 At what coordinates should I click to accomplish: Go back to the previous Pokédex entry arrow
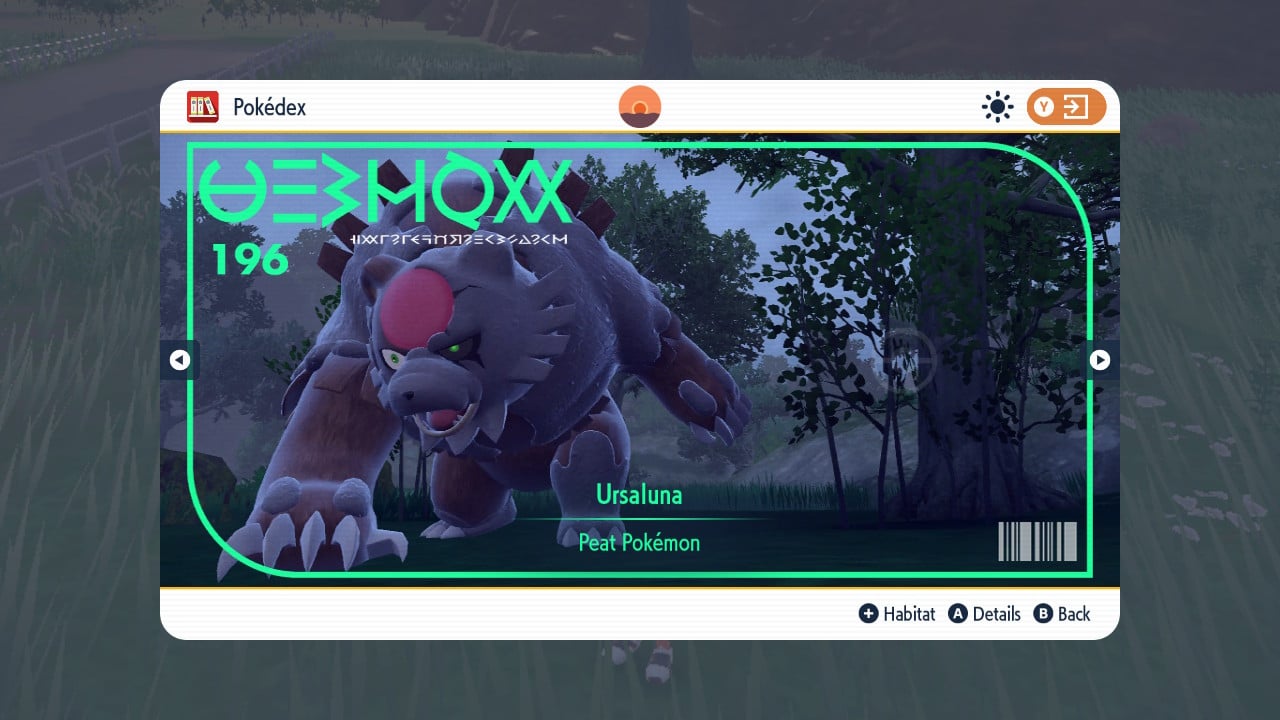[180, 360]
